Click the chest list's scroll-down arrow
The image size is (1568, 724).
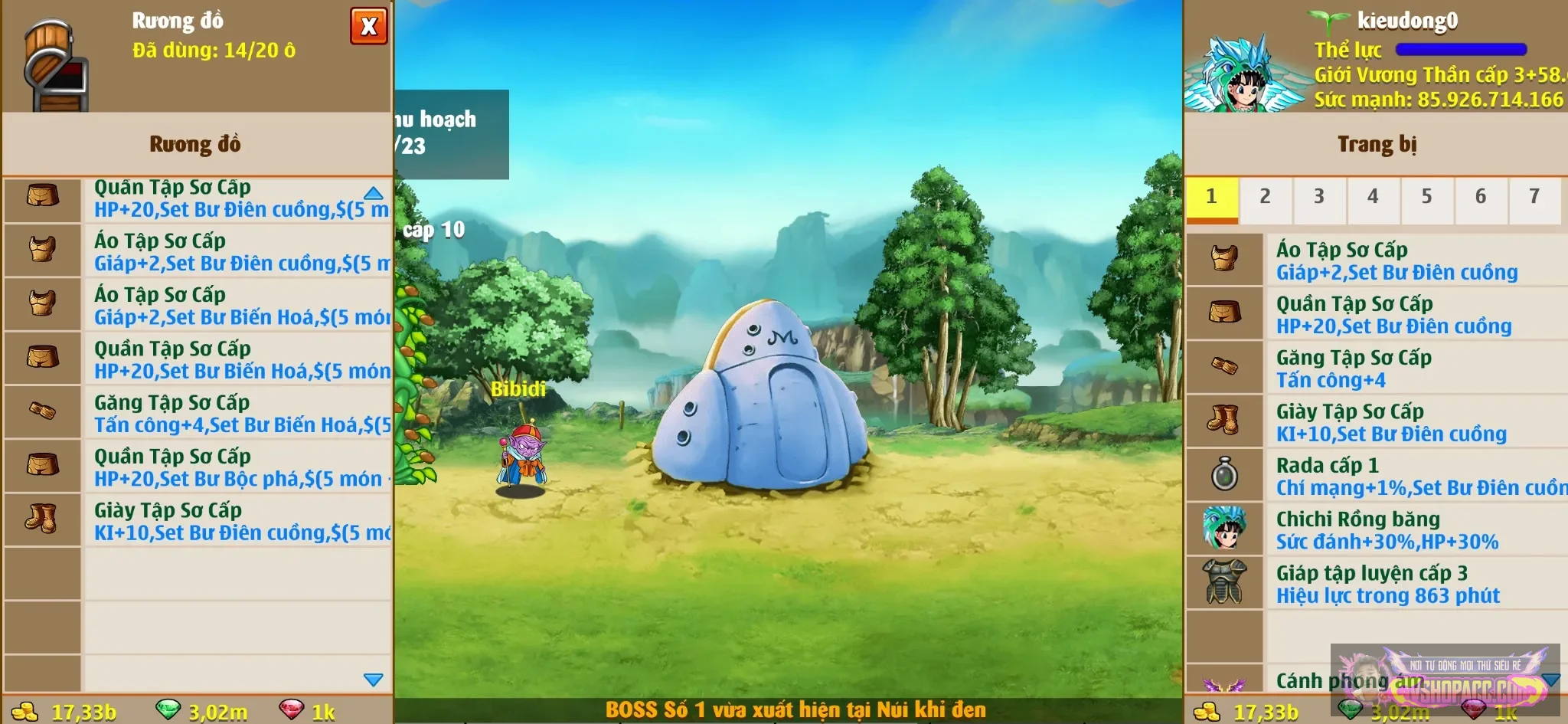(374, 680)
